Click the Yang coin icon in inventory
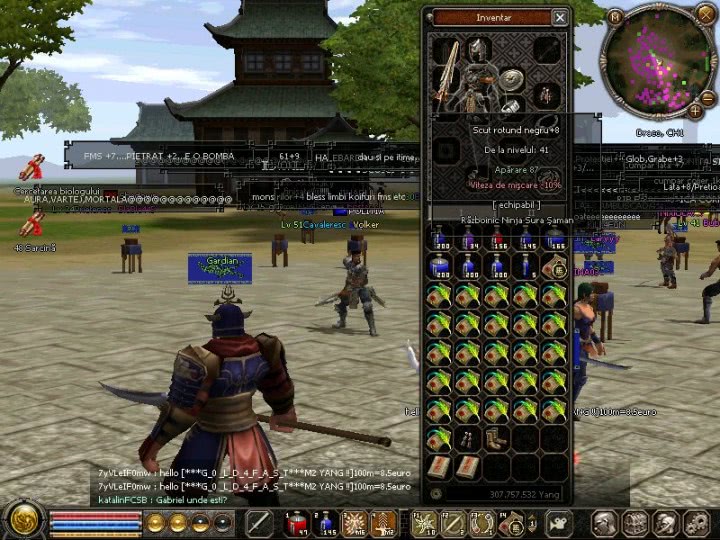720x540 pixels. tap(436, 494)
